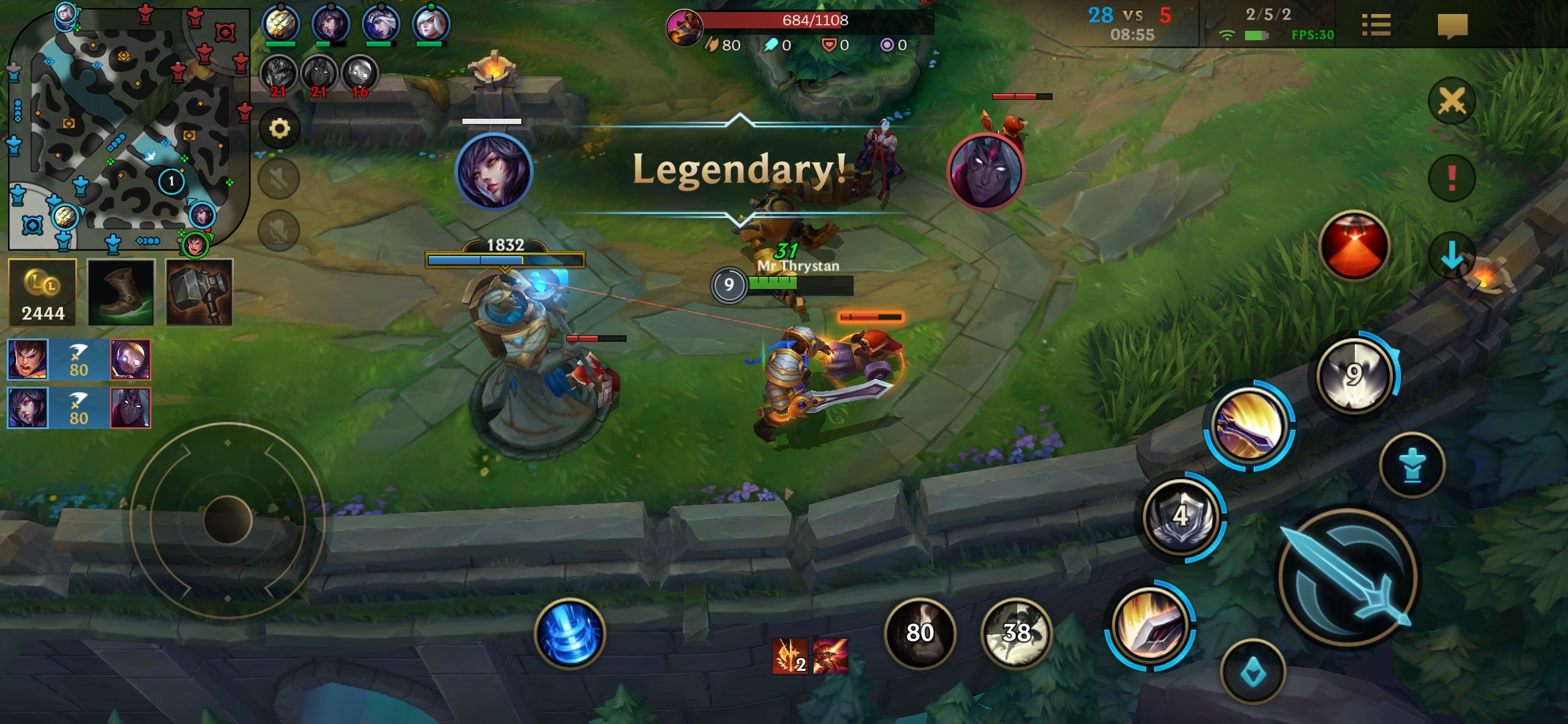Screen dimensions: 1568x724
Task: Send the crossed swords attack ping
Action: [1451, 102]
